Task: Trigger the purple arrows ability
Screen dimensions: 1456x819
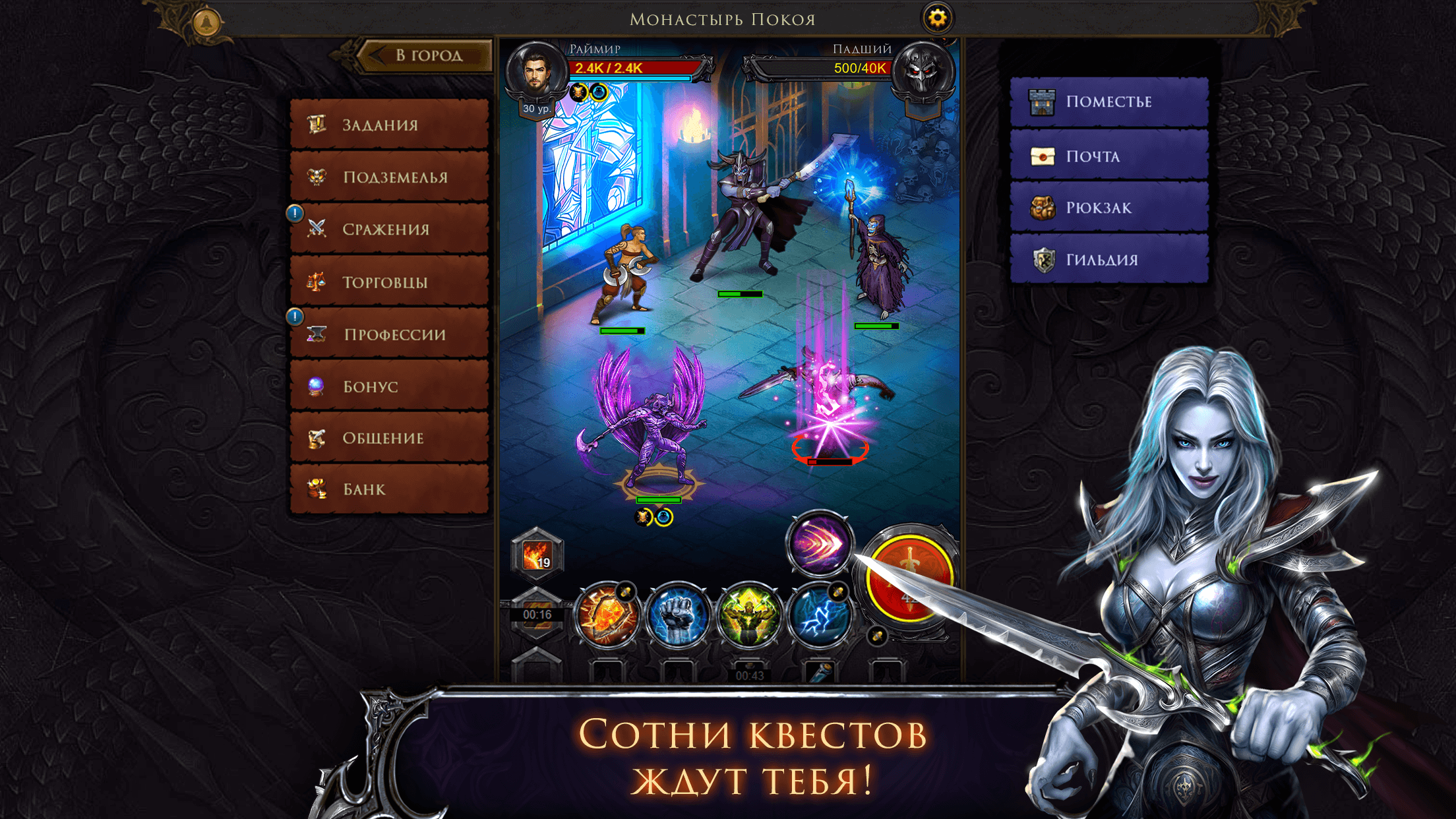Action: click(821, 545)
